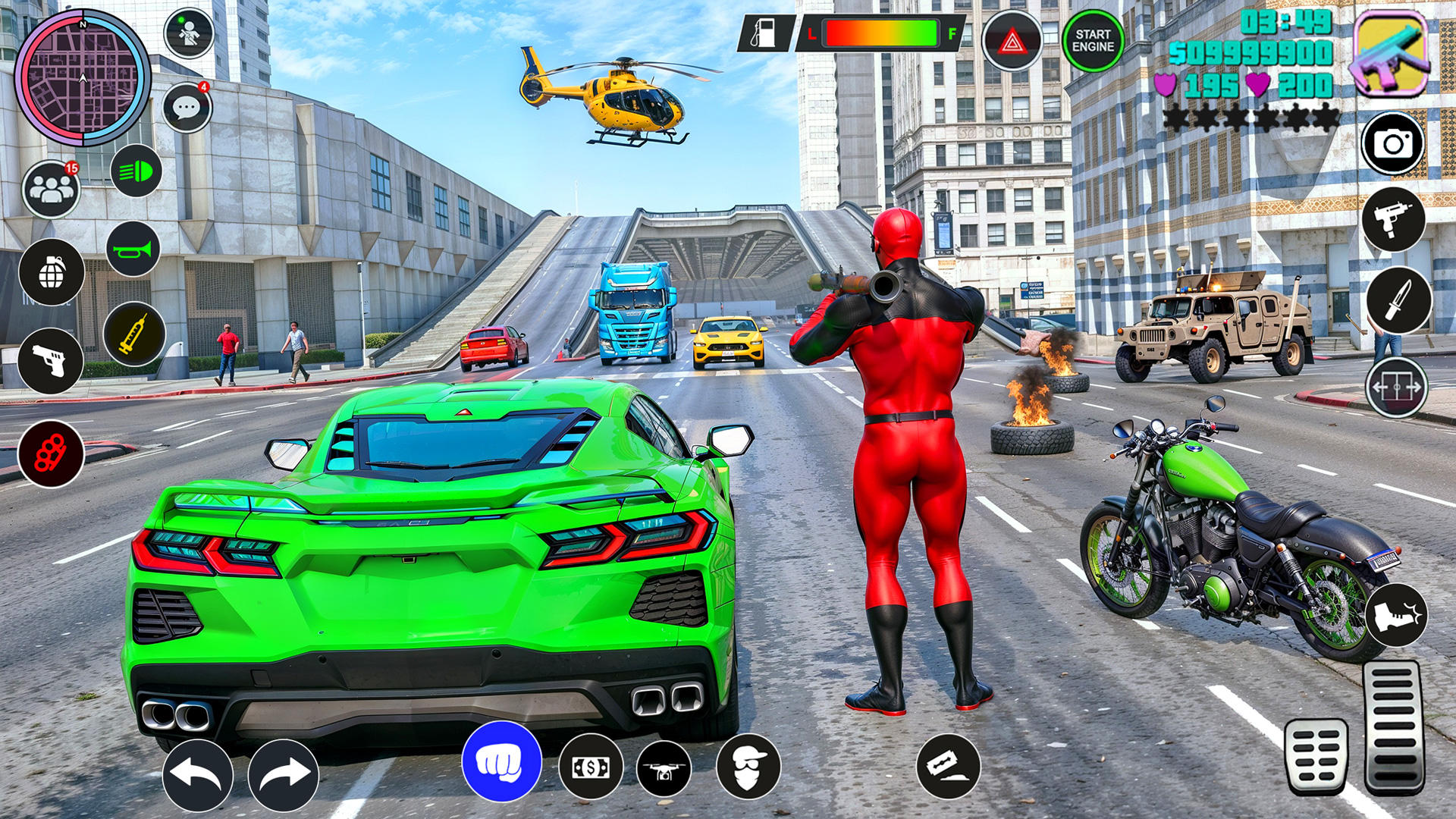Select the combat knife icon
The width and height of the screenshot is (1456, 819).
tap(1398, 300)
